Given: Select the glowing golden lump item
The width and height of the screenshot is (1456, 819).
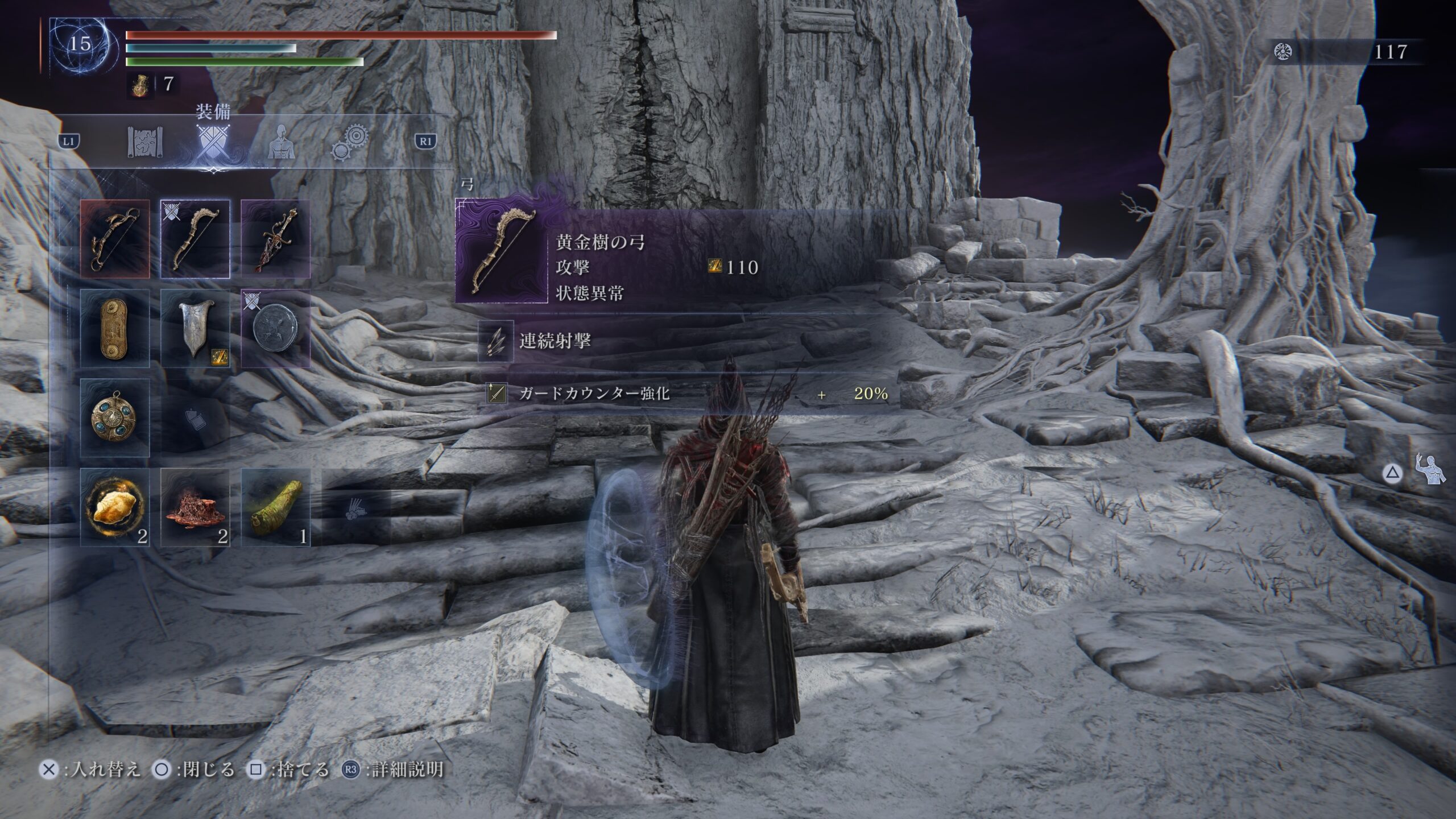Looking at the screenshot, I should coord(115,507).
